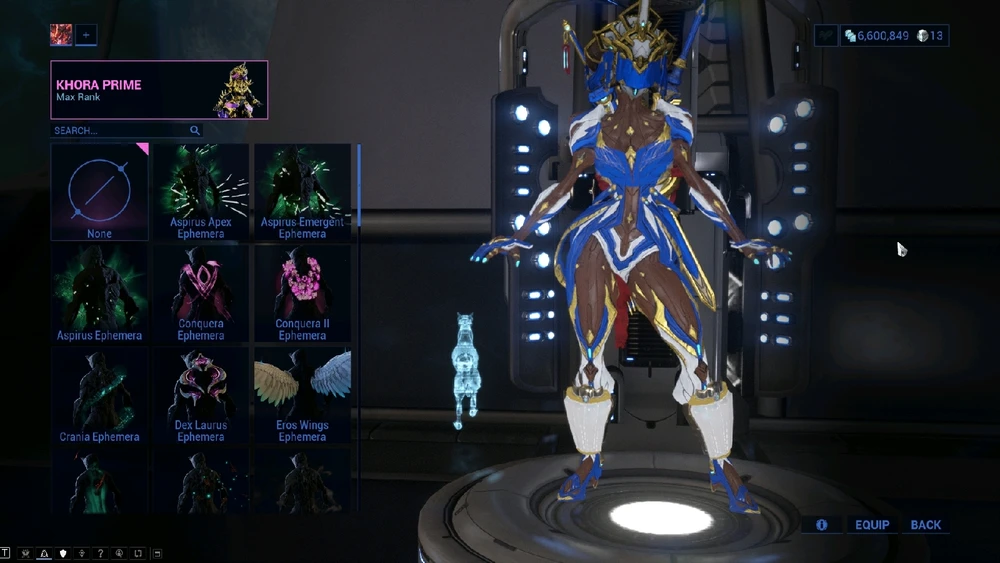Screen dimensions: 1000x563
Task: Open the player profile avatar icon
Action: [x=61, y=35]
